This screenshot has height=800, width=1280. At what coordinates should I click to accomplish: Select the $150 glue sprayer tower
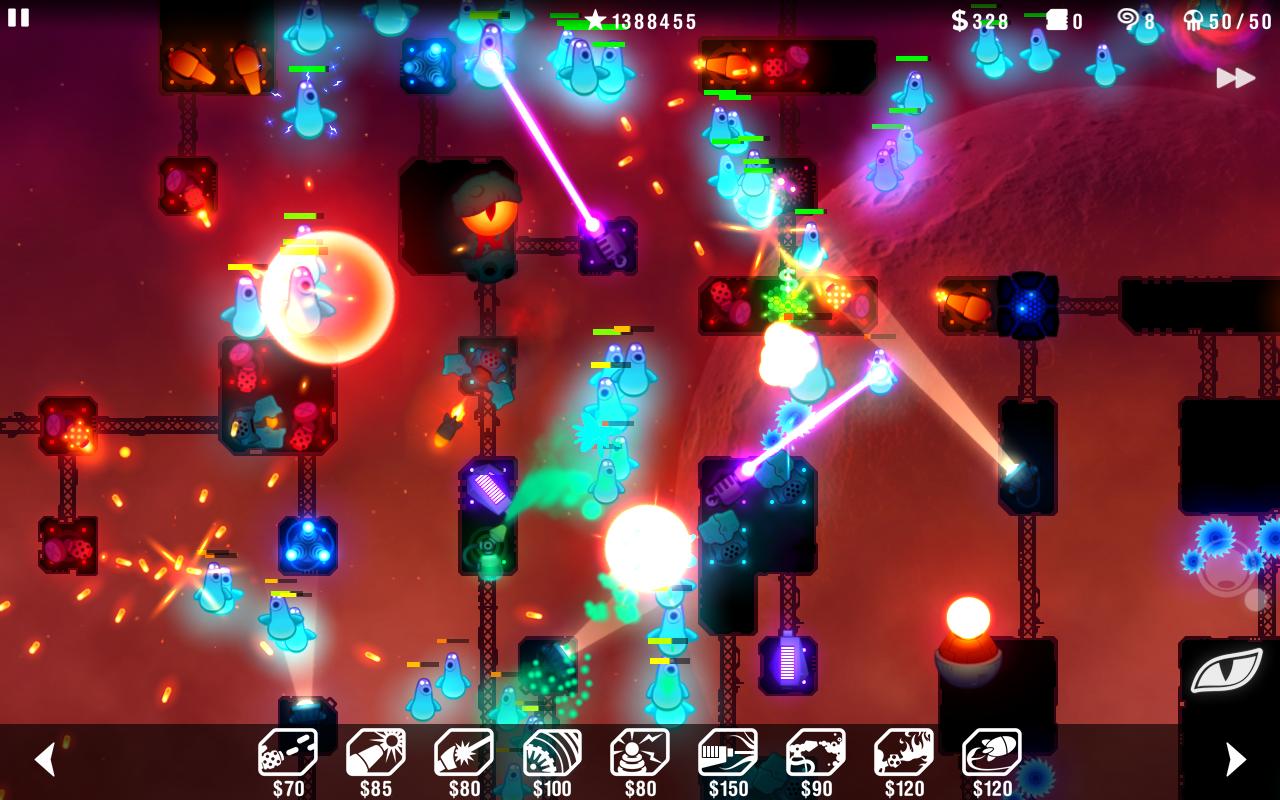point(728,753)
